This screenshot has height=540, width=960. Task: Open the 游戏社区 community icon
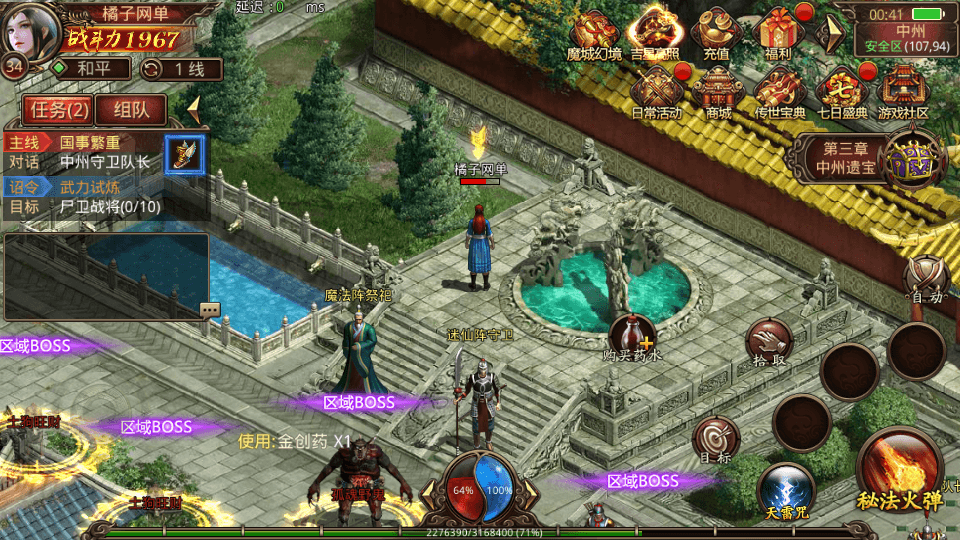pos(902,92)
